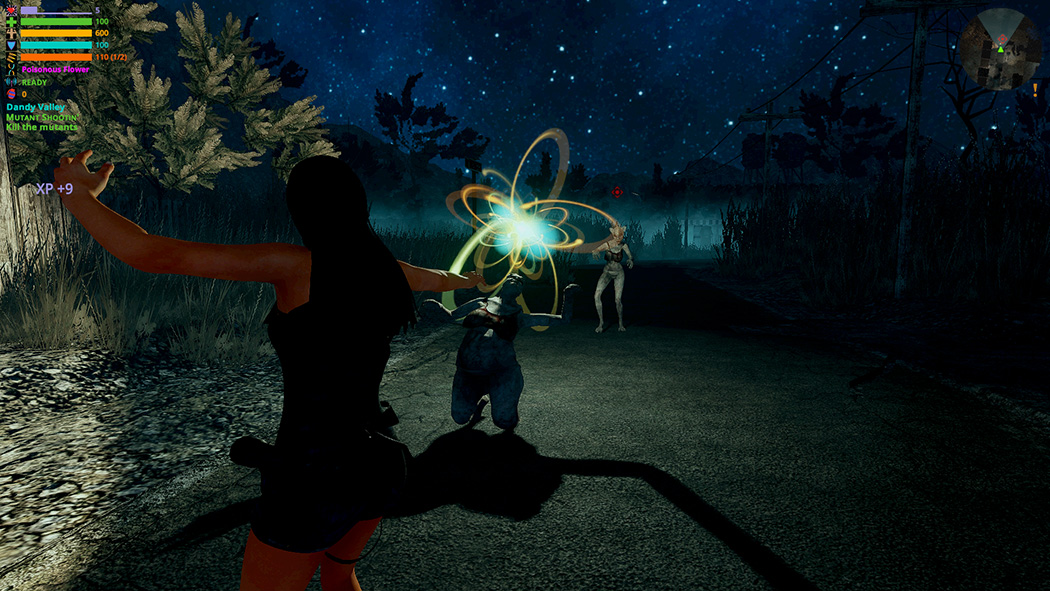Screen dimensions: 1050x591
Task: Click the green cross health icon
Action: [x=11, y=21]
